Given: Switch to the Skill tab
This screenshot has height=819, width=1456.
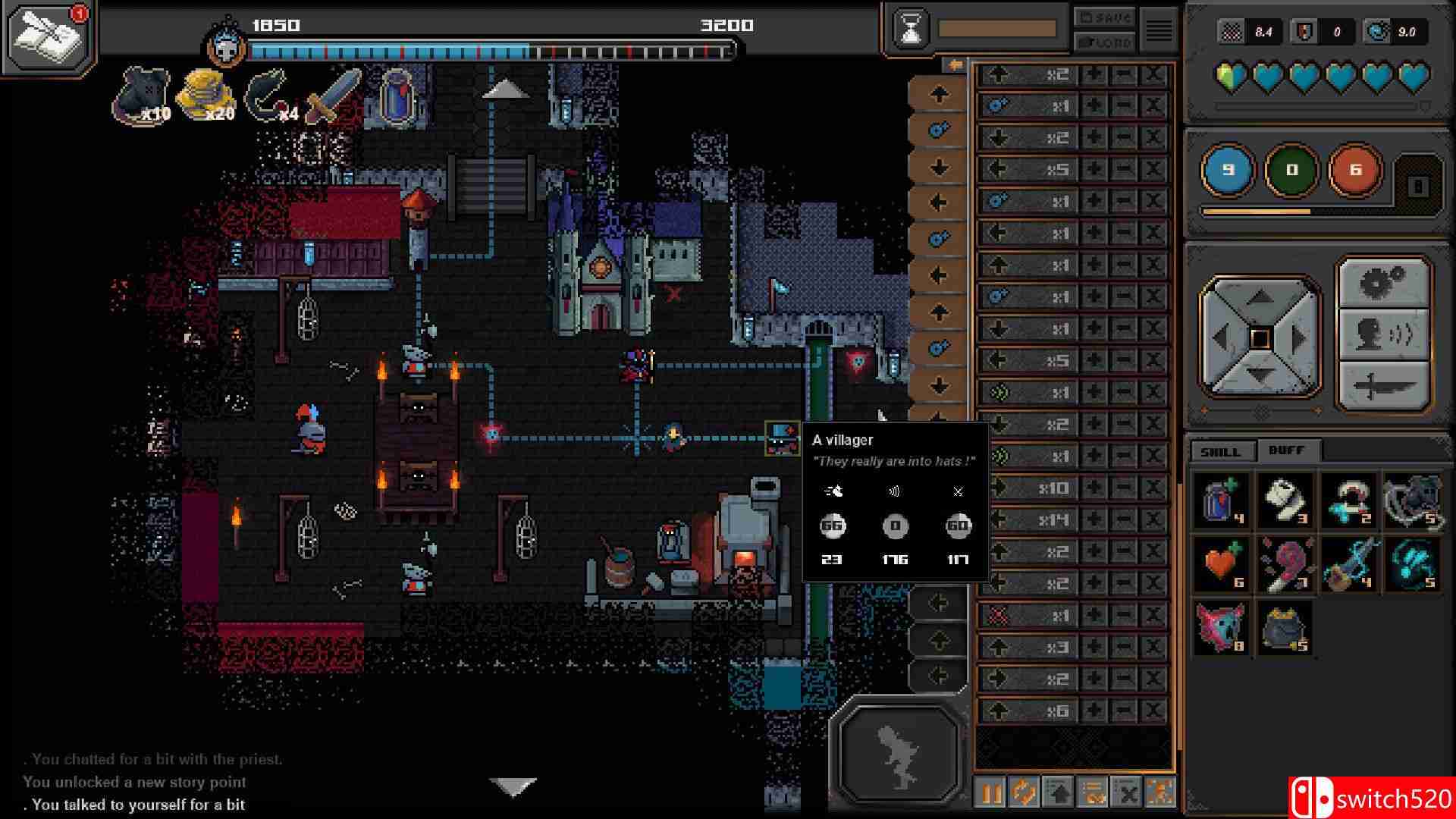Looking at the screenshot, I should coord(1220,451).
